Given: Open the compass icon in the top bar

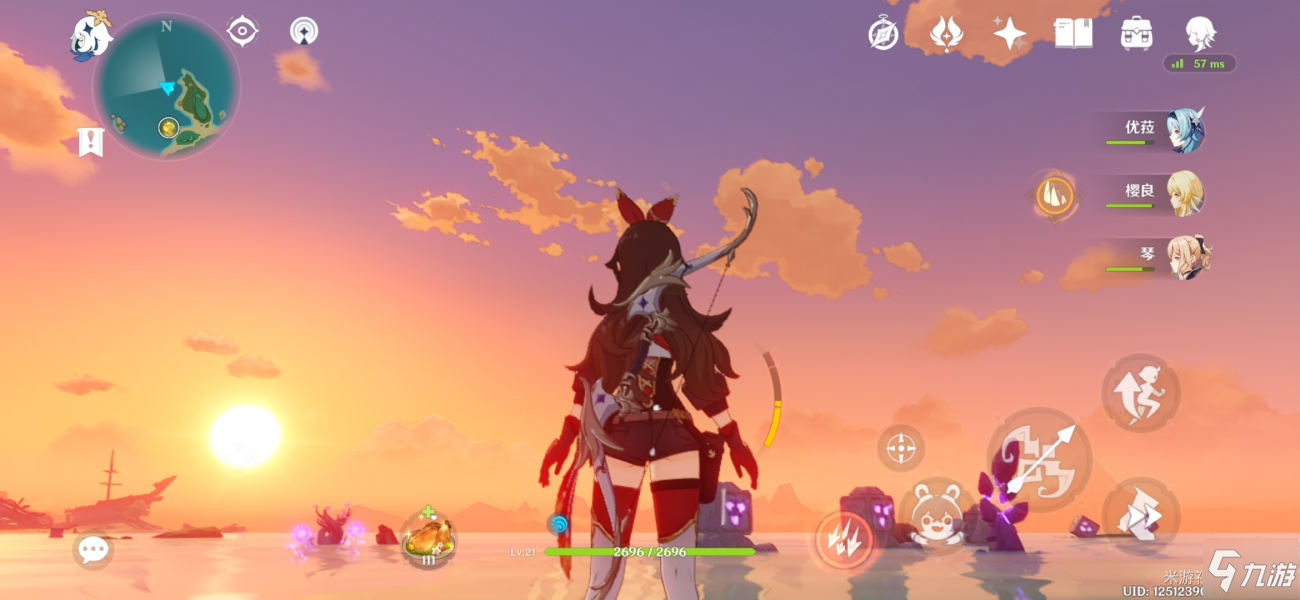Looking at the screenshot, I should 883,34.
